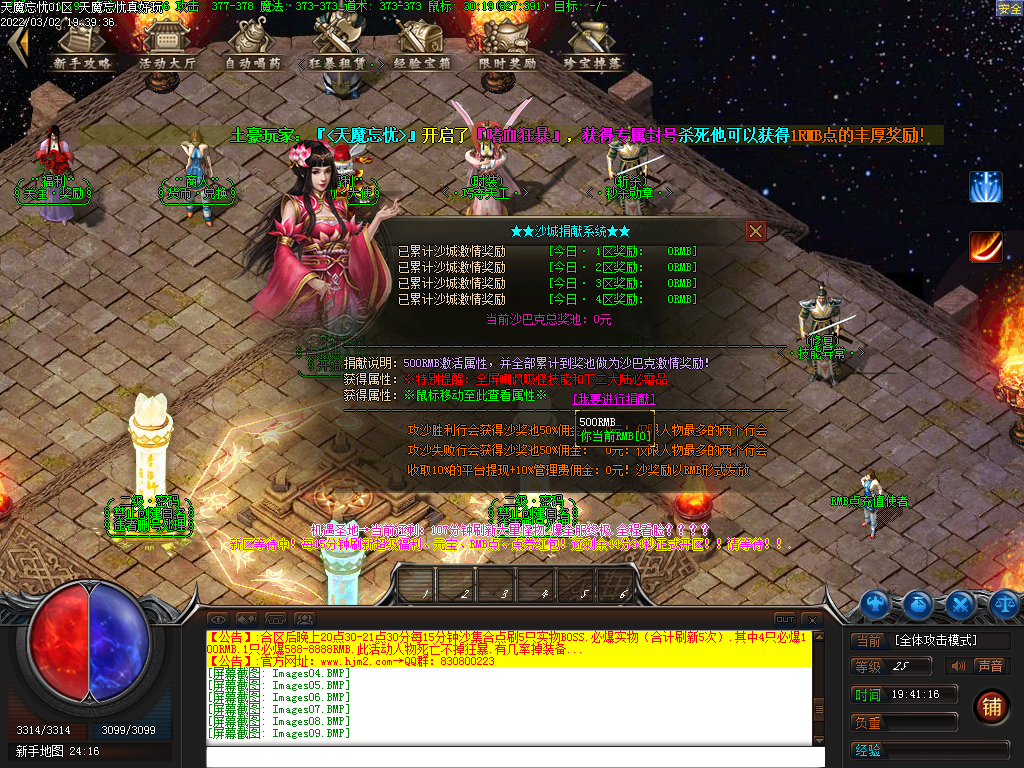Open the 活动大厅 activity hall

pos(168,46)
